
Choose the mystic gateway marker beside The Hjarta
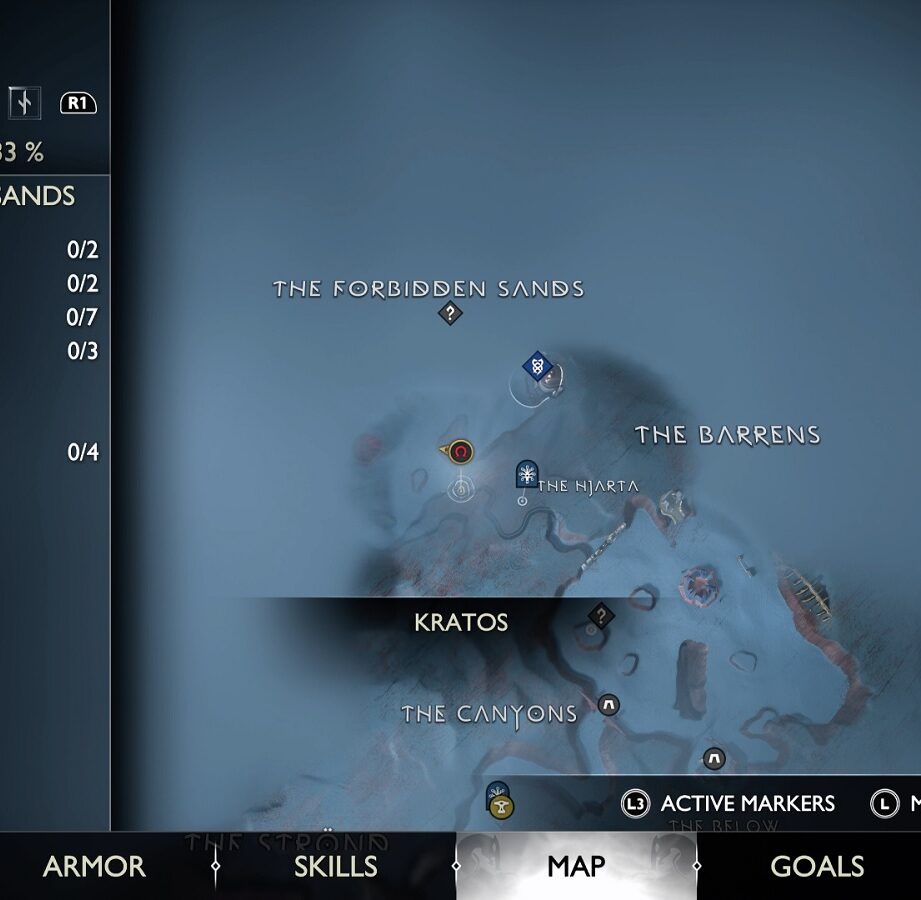[x=526, y=473]
